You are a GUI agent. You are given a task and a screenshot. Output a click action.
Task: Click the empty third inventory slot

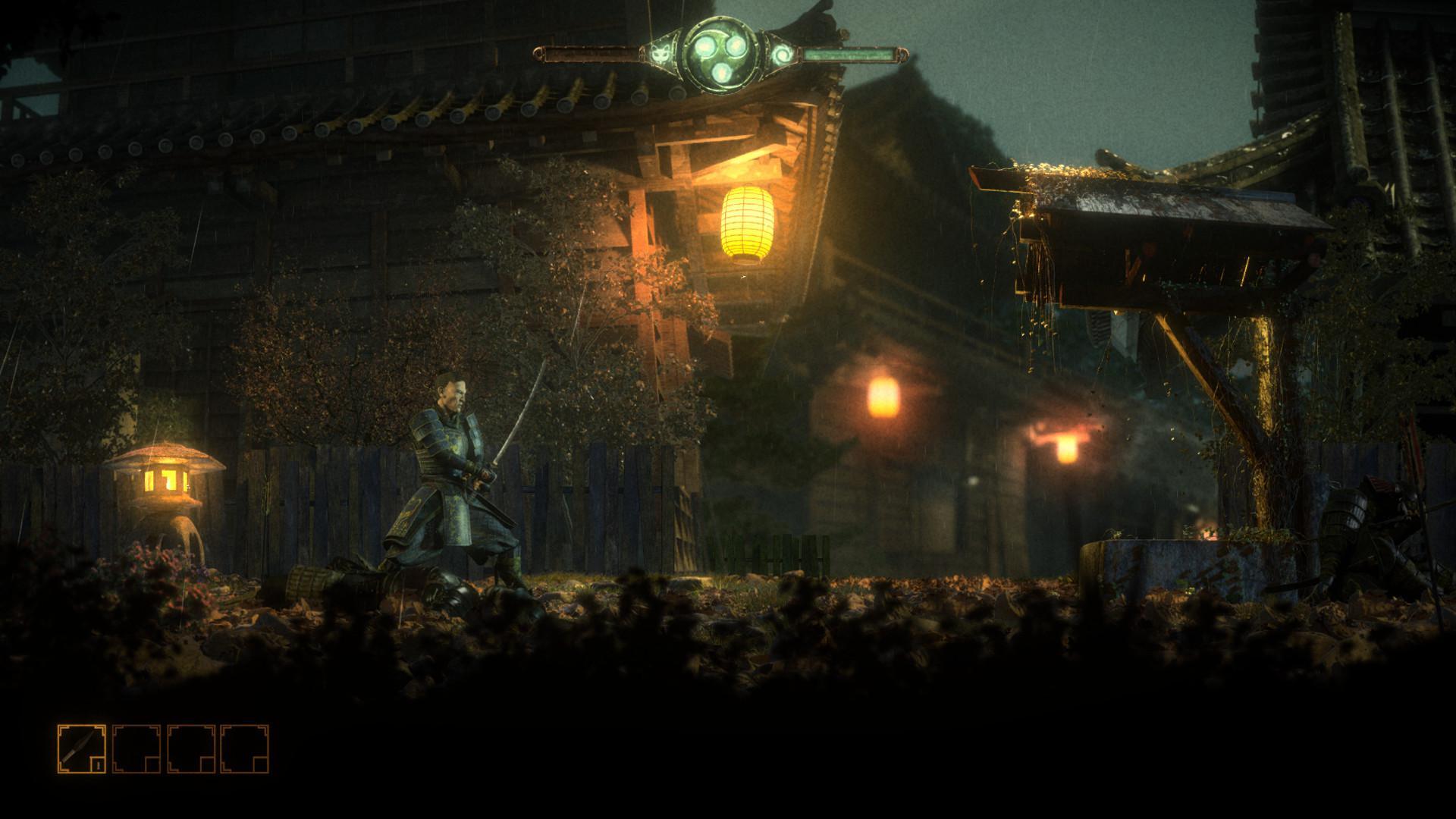pos(190,748)
